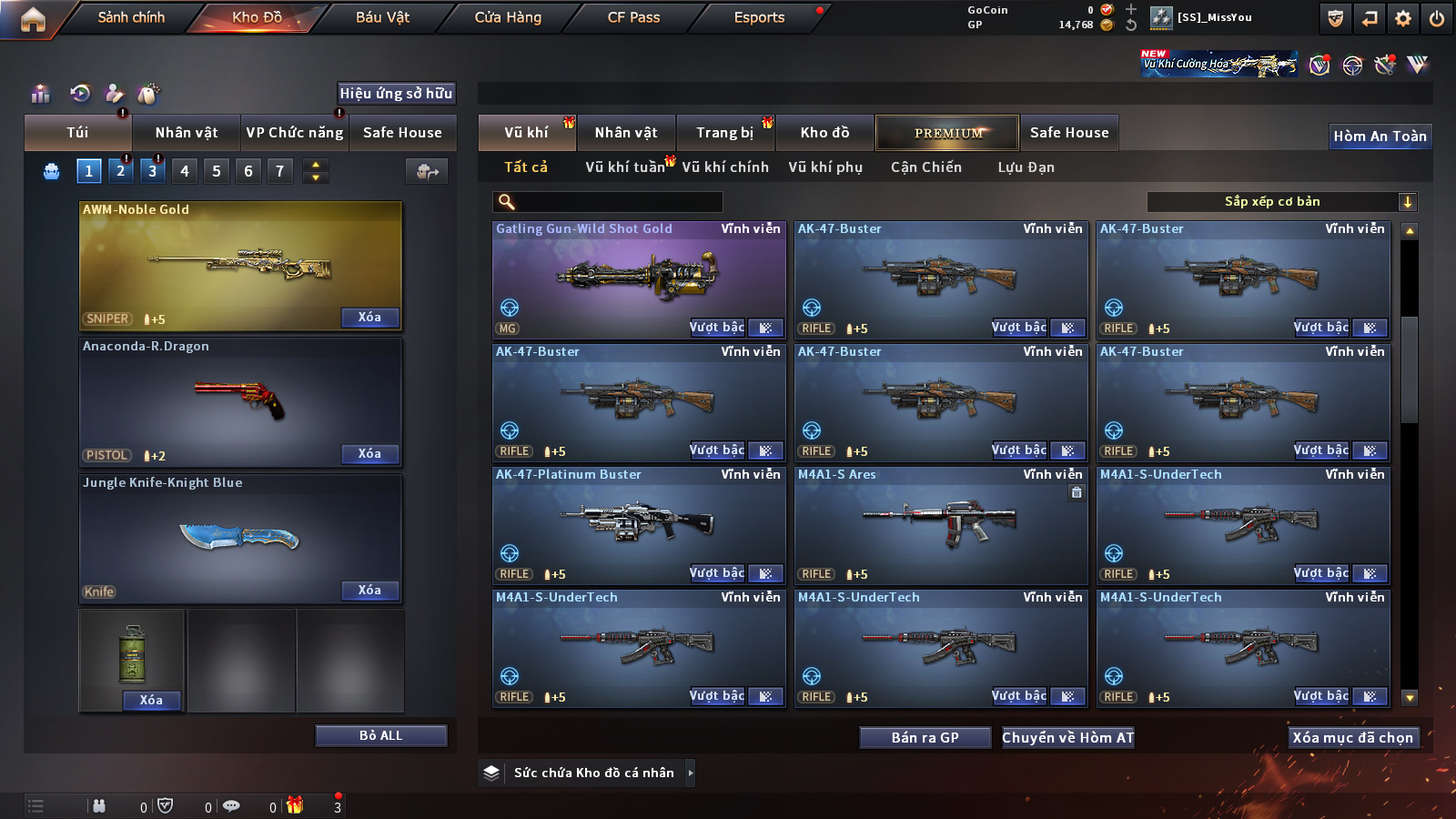Sell items with Bán ra GP

pyautogui.click(x=925, y=738)
